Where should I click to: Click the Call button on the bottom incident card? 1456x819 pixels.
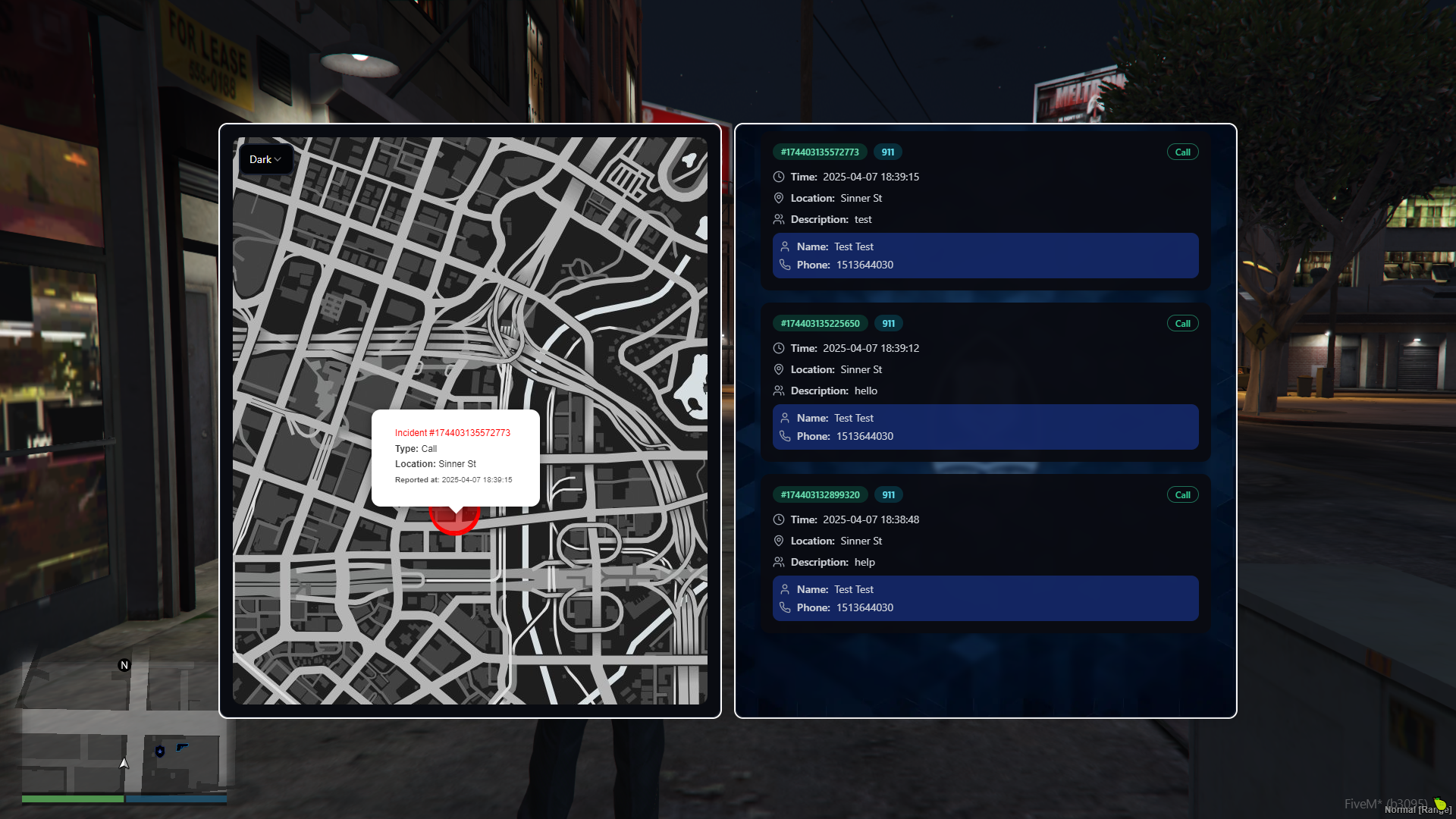1182,494
